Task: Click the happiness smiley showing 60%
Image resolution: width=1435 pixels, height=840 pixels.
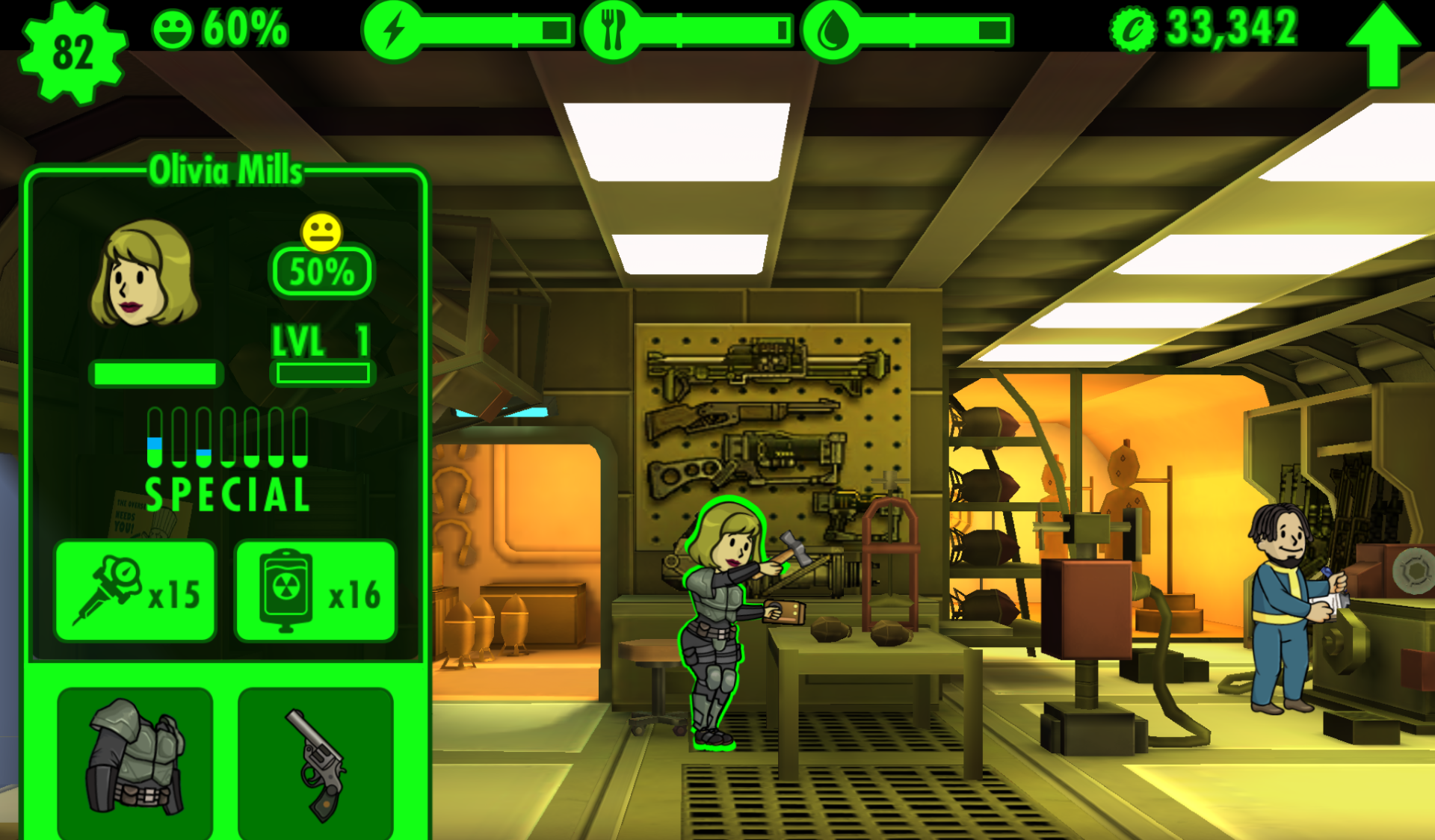Action: [x=173, y=27]
